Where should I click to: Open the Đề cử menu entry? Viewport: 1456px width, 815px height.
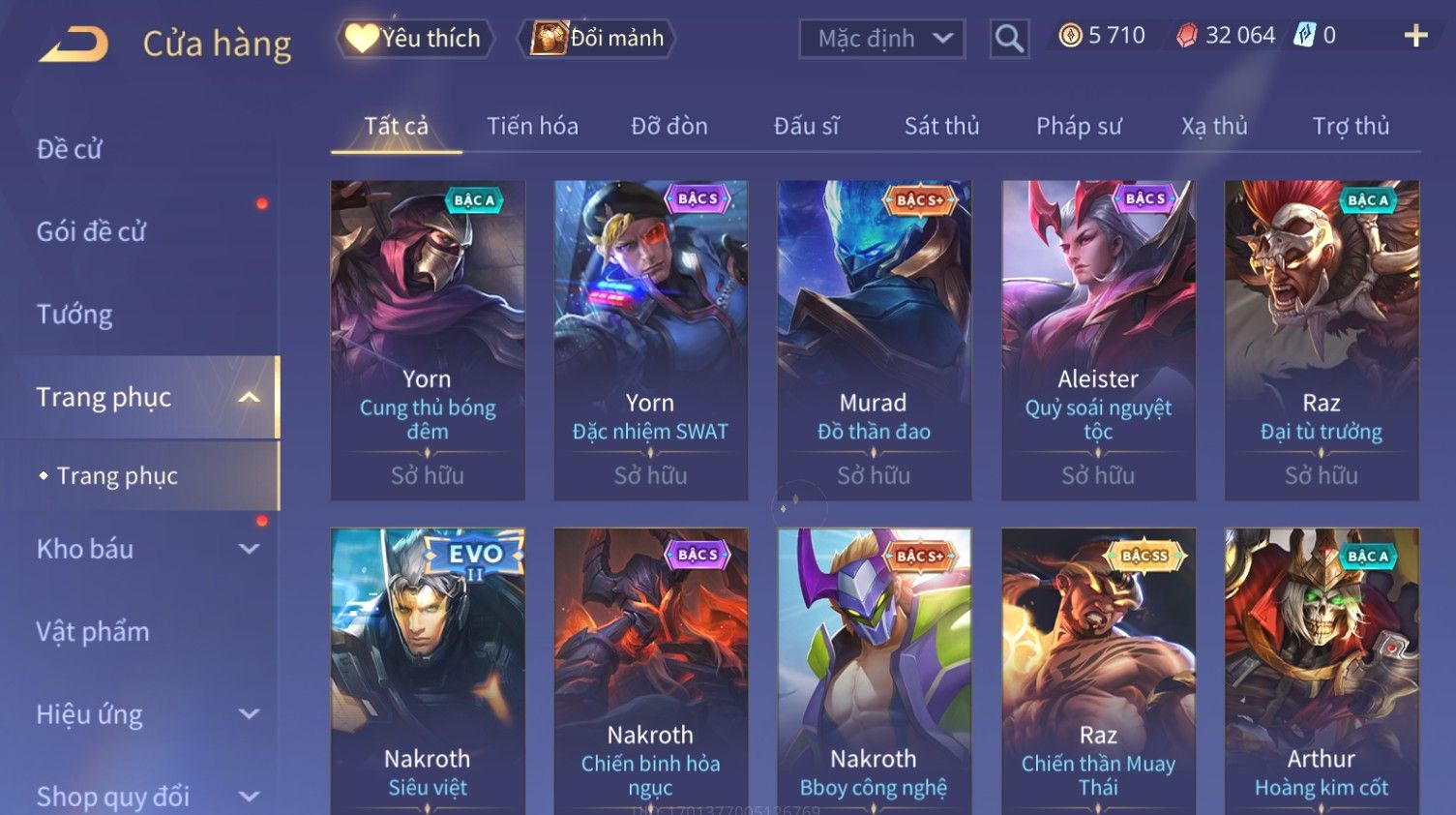coord(70,149)
